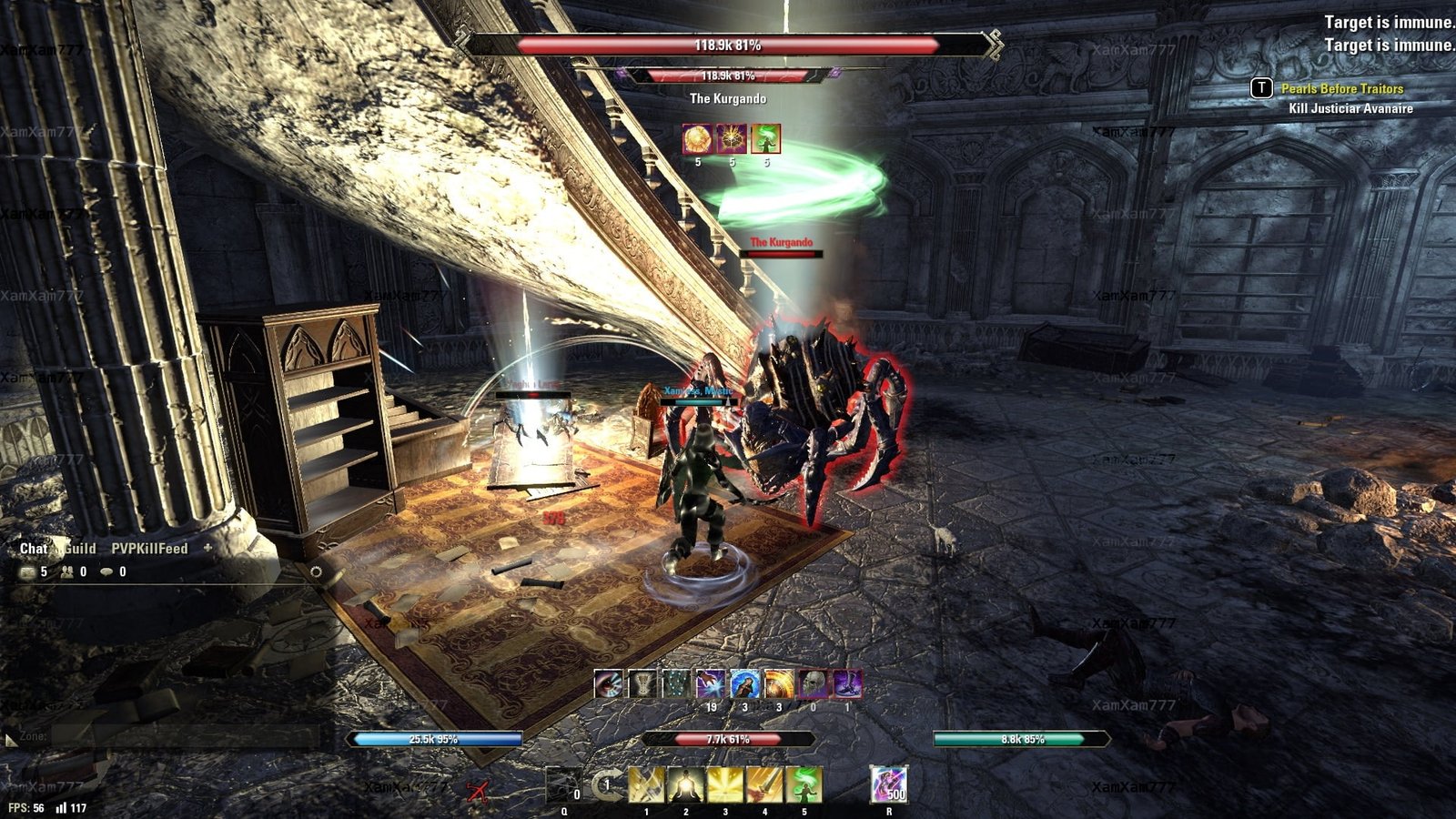The width and height of the screenshot is (1456, 819).
Task: Inspect the blue hooded figure buff
Action: [x=745, y=683]
